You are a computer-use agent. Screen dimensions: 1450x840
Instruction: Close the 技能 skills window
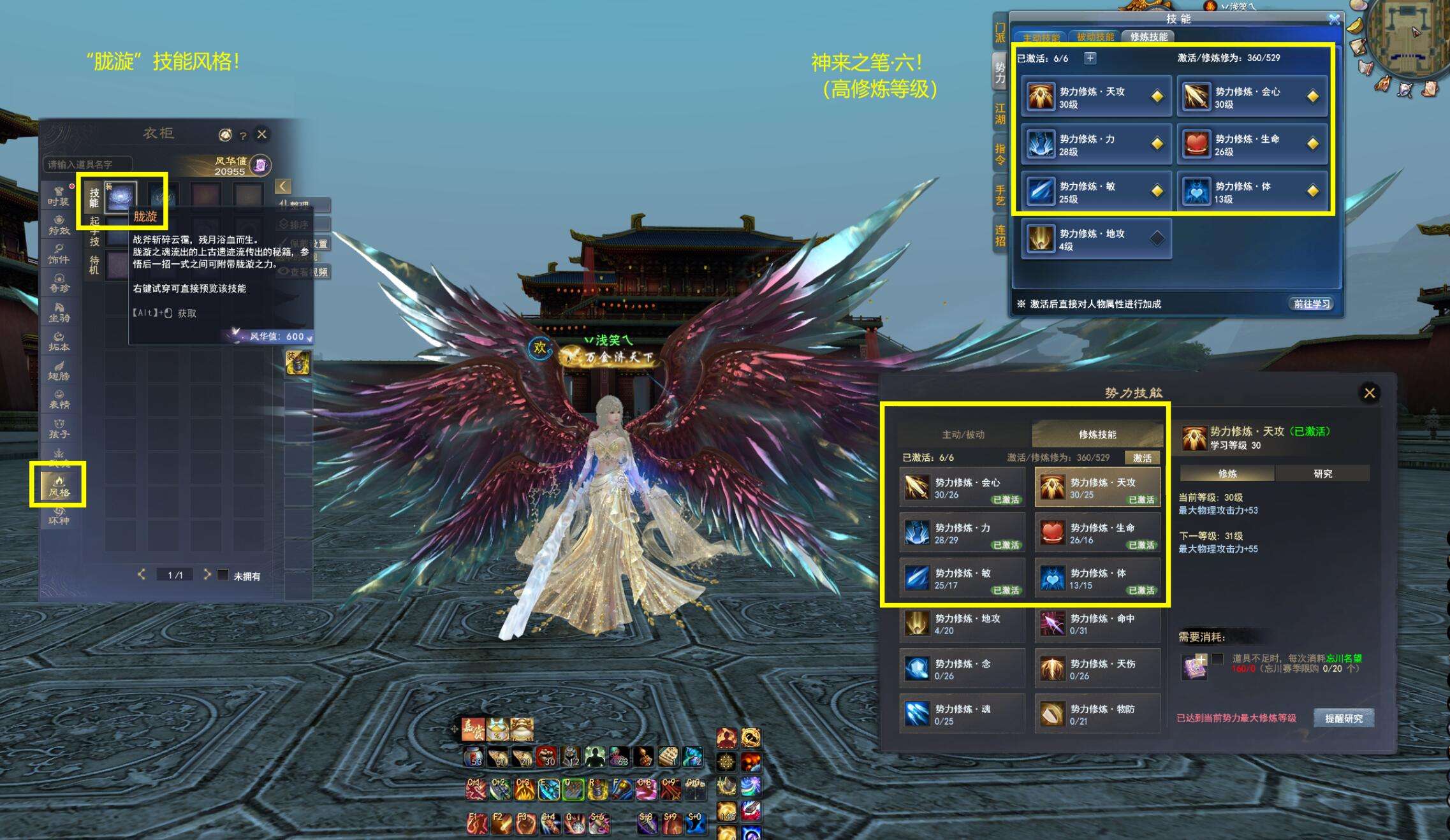1334,20
